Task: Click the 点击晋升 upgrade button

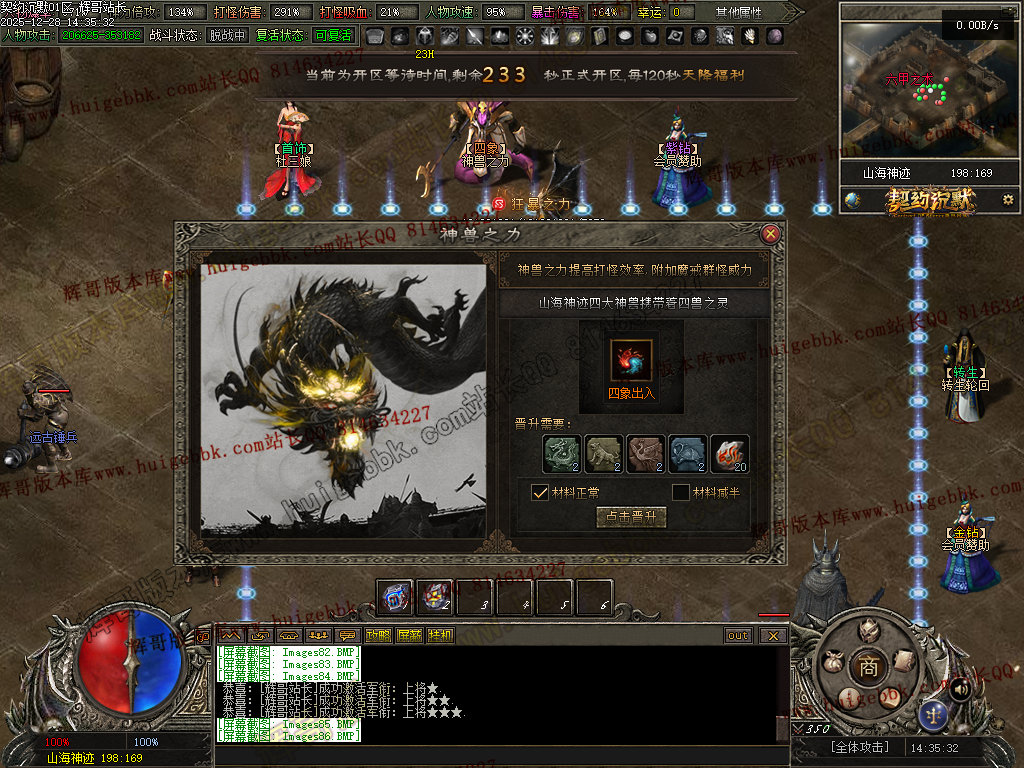Action: coord(631,517)
